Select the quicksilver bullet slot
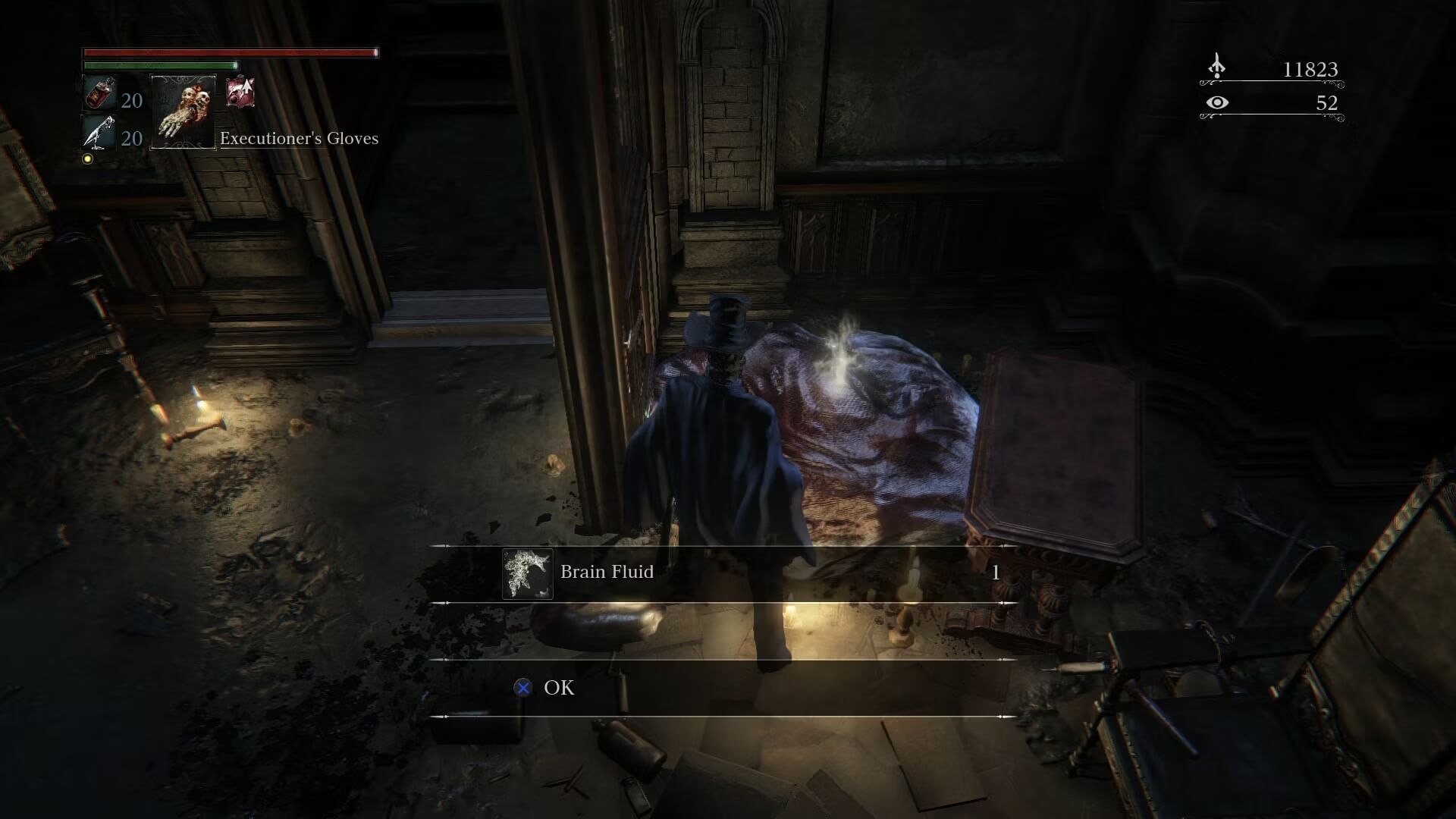Viewport: 1456px width, 819px height. (99, 134)
